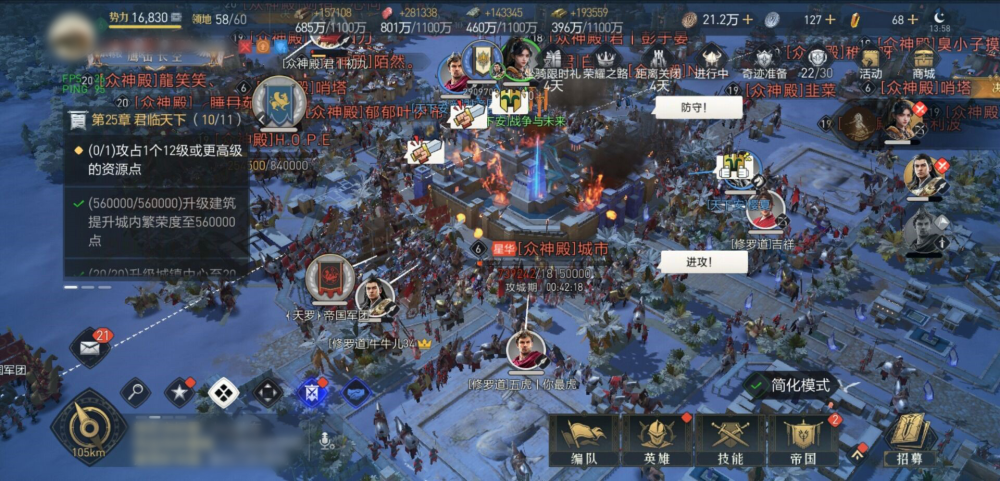The width and height of the screenshot is (1000, 481).
Task: Select the 进攻! attack command bubble
Action: pos(702,262)
